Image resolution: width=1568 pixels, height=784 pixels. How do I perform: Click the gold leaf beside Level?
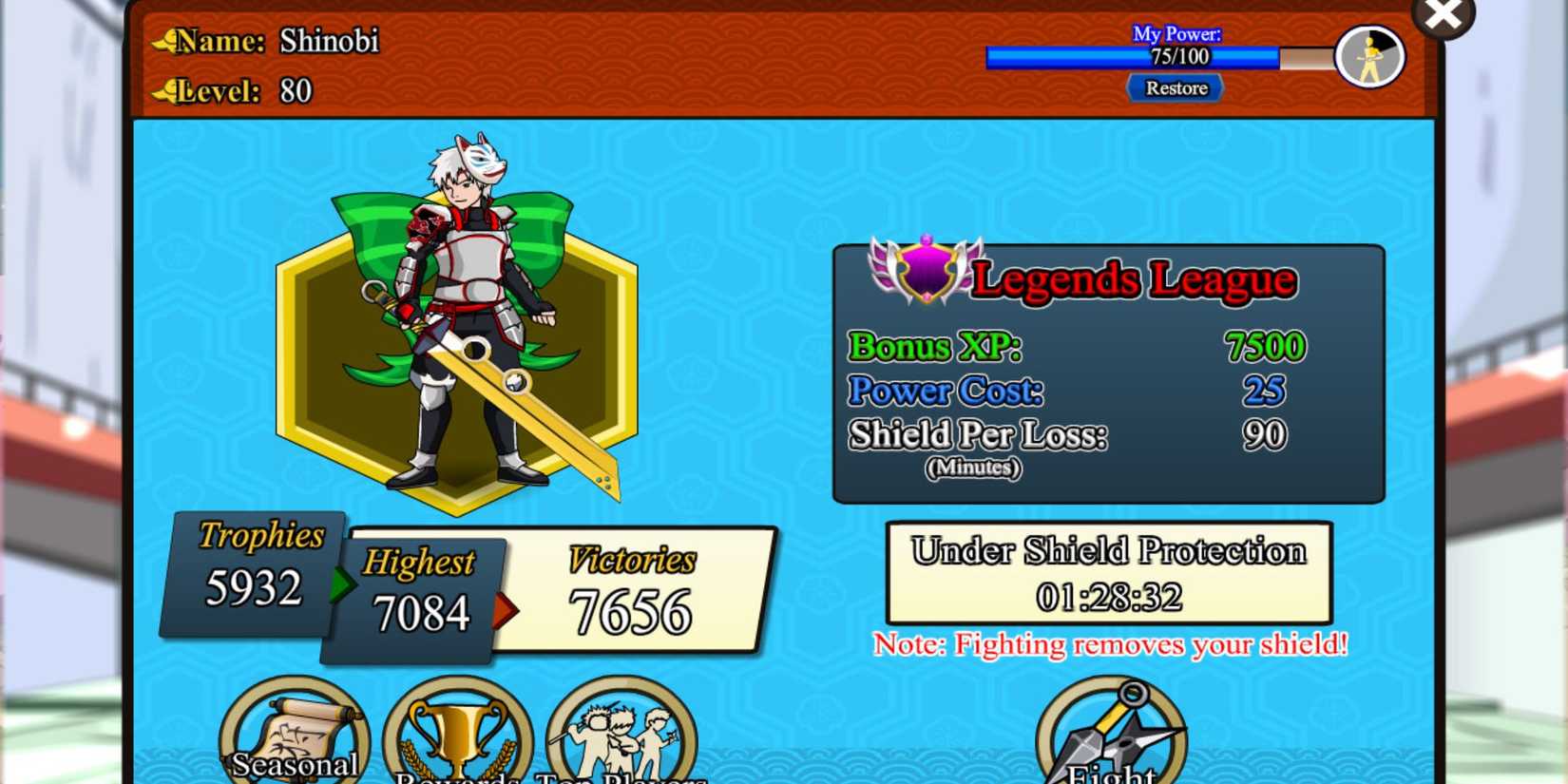click(x=162, y=88)
